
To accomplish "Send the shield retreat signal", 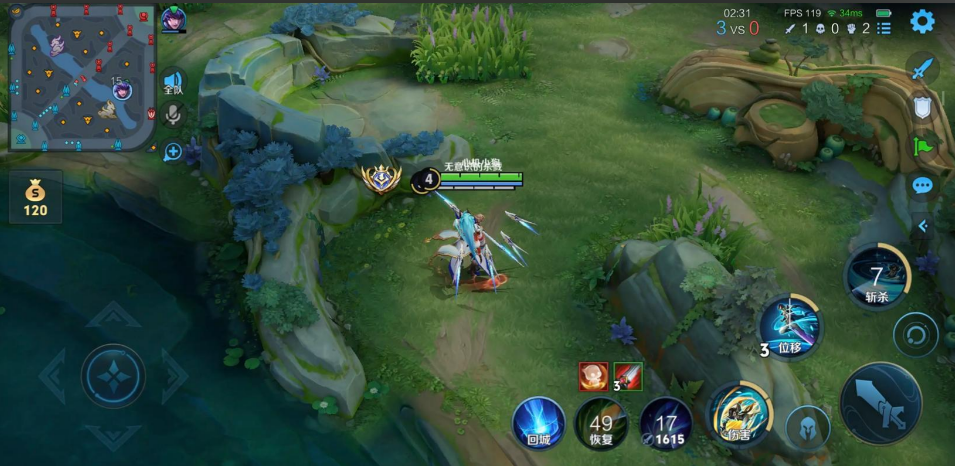I will [922, 107].
